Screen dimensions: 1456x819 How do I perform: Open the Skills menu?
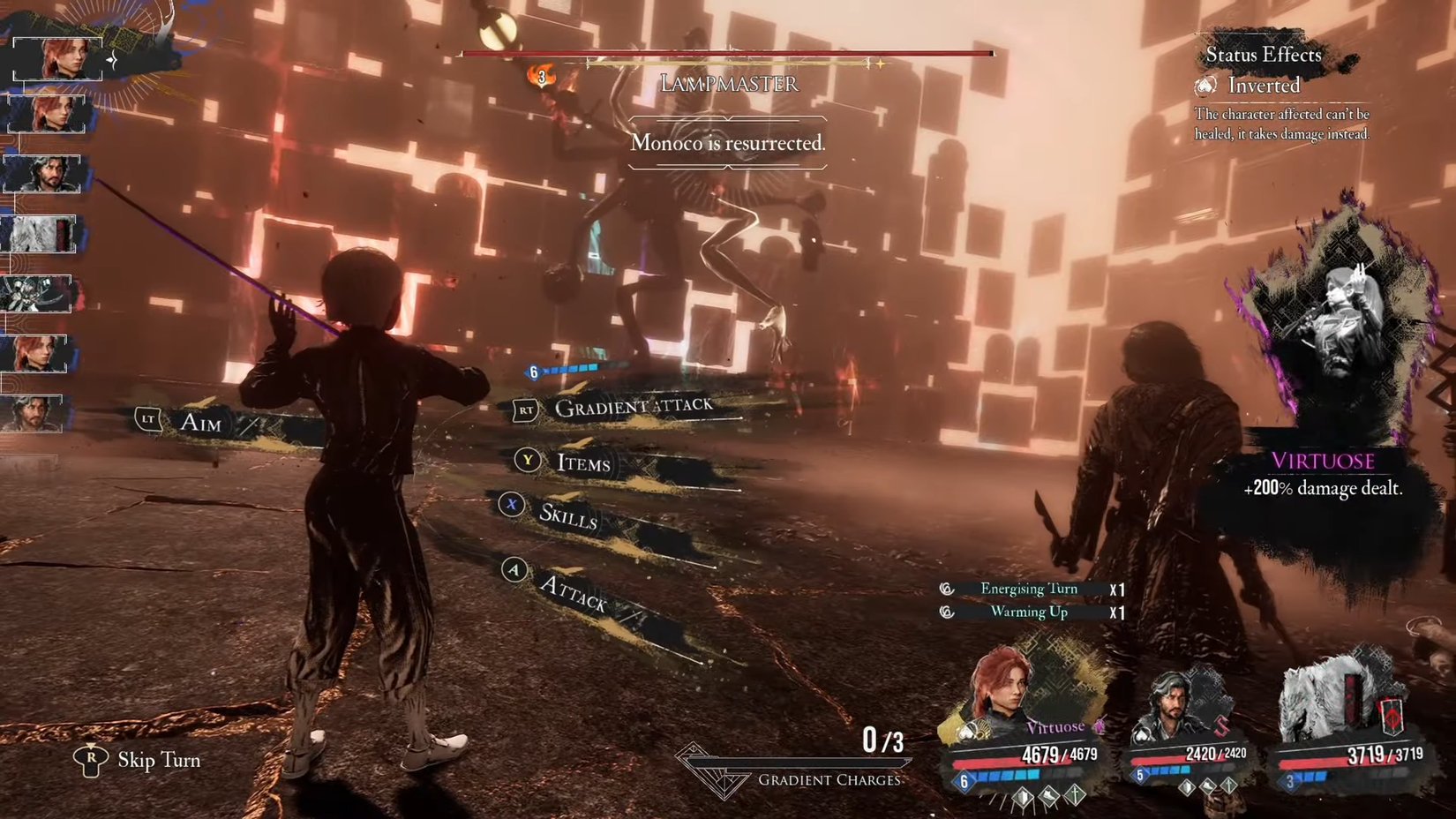tap(567, 515)
